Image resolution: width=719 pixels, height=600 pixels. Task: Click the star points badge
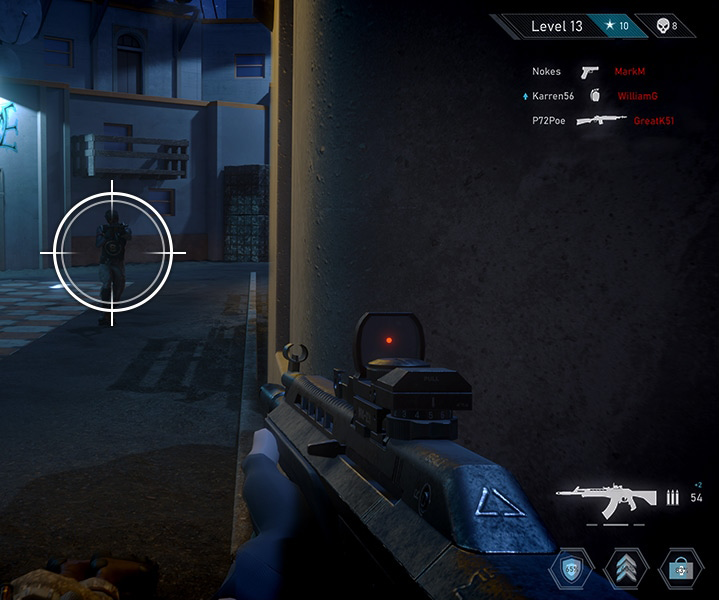613,26
